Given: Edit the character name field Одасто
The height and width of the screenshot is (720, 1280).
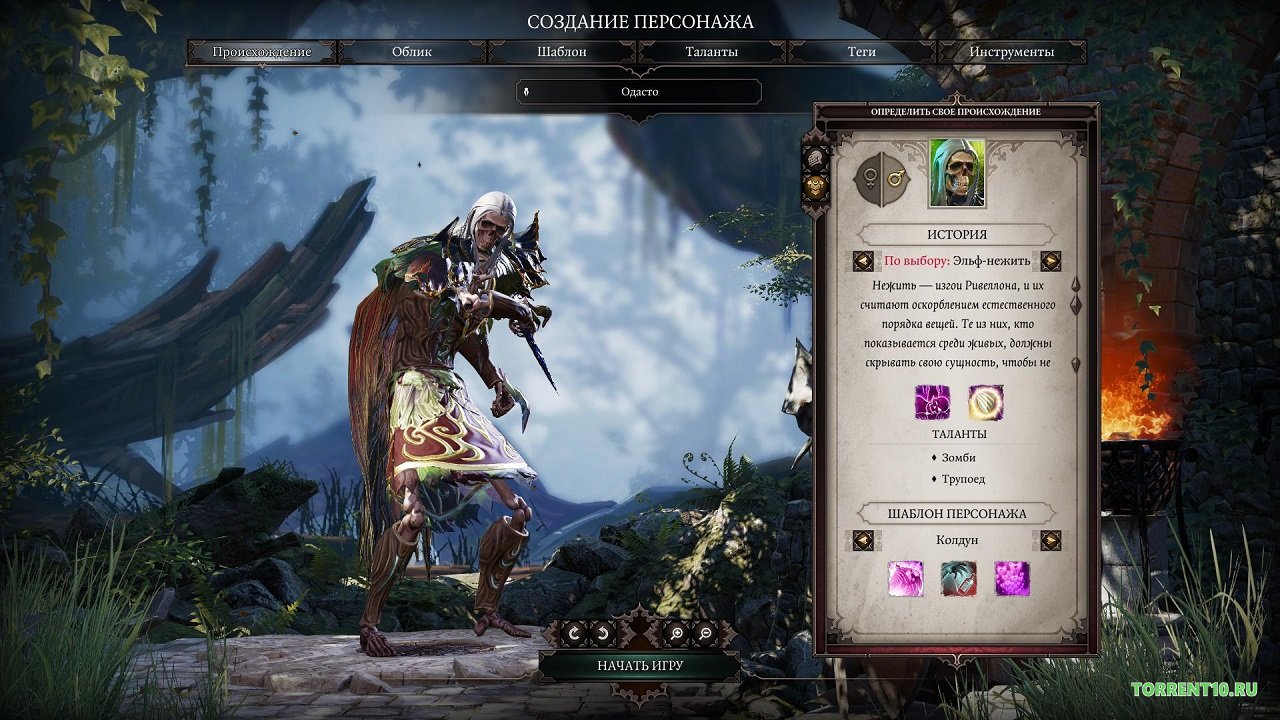Looking at the screenshot, I should click(x=639, y=92).
